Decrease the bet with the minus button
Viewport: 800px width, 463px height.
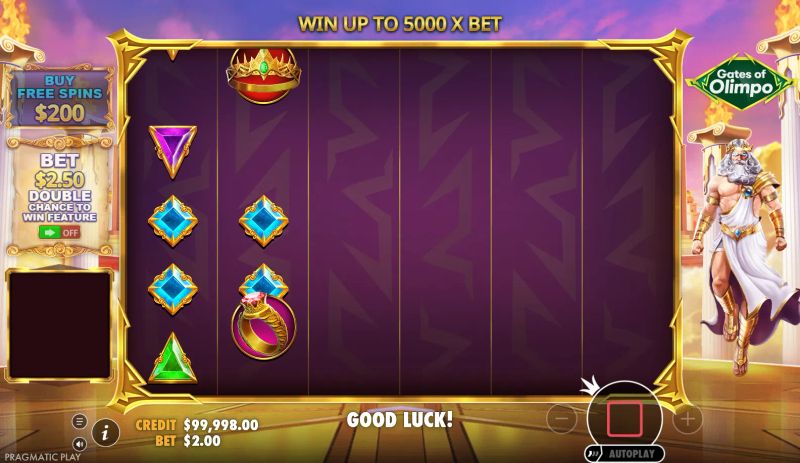pos(562,419)
